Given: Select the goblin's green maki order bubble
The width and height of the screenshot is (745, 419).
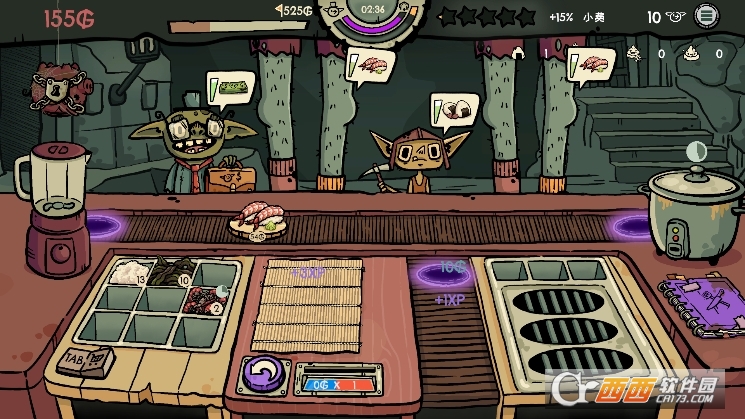Looking at the screenshot, I should (228, 89).
